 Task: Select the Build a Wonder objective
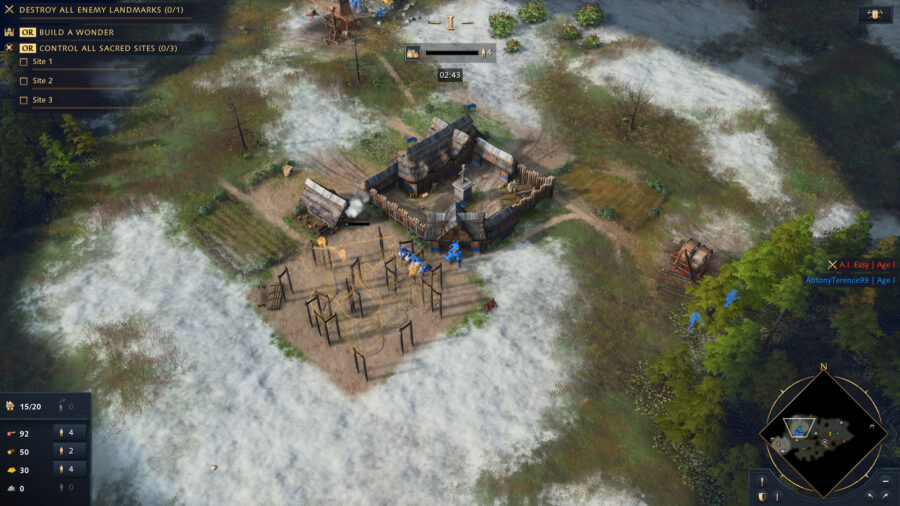[75, 32]
